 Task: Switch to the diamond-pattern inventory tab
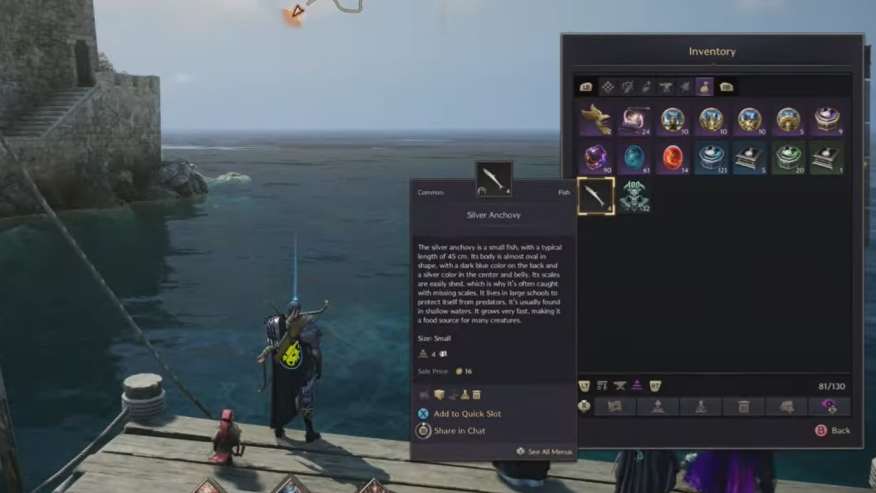click(x=606, y=87)
